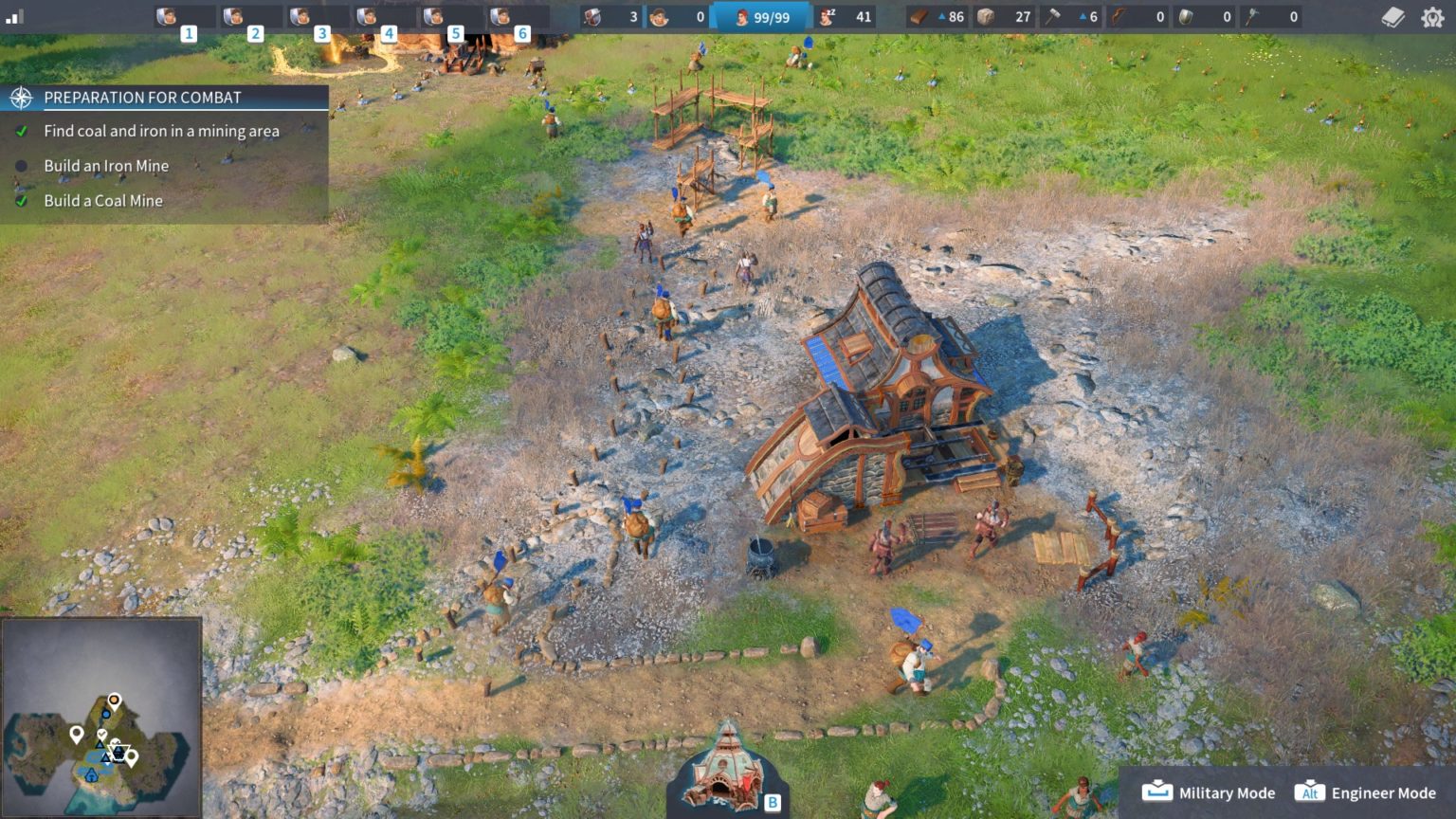This screenshot has width=1456, height=819.
Task: Click the minimap island view
Action: pos(101,719)
